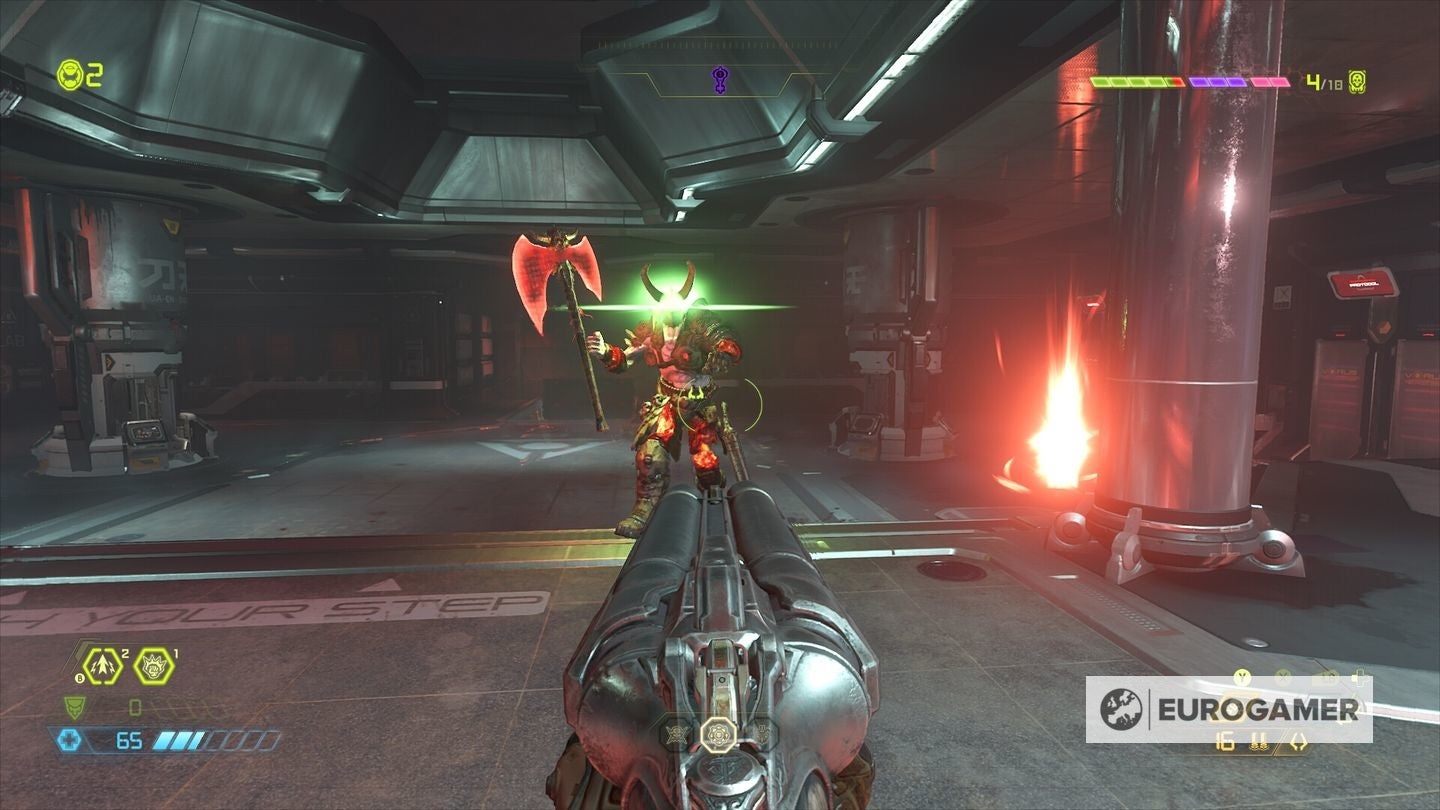Screen dimensions: 1440x810
Task: Toggle the Y button prompt icon
Action: click(x=1242, y=678)
